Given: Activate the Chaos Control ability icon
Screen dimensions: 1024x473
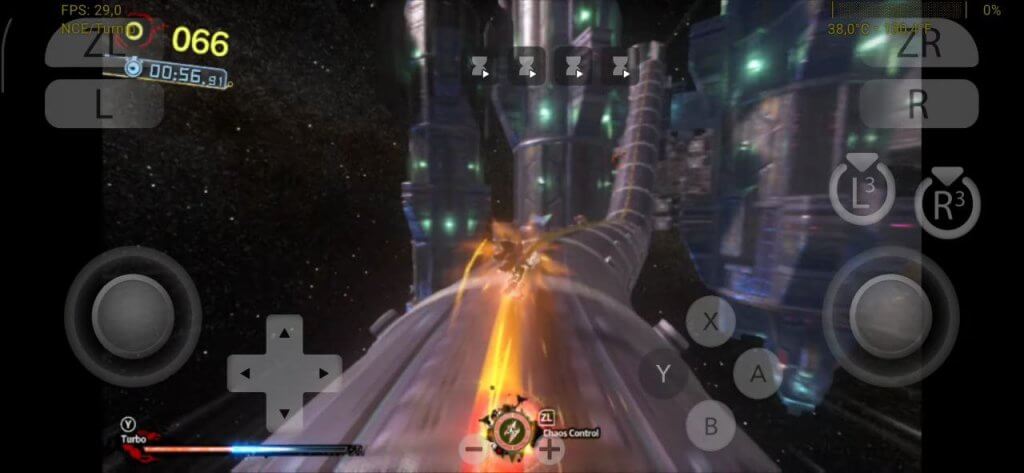Looking at the screenshot, I should point(511,432).
